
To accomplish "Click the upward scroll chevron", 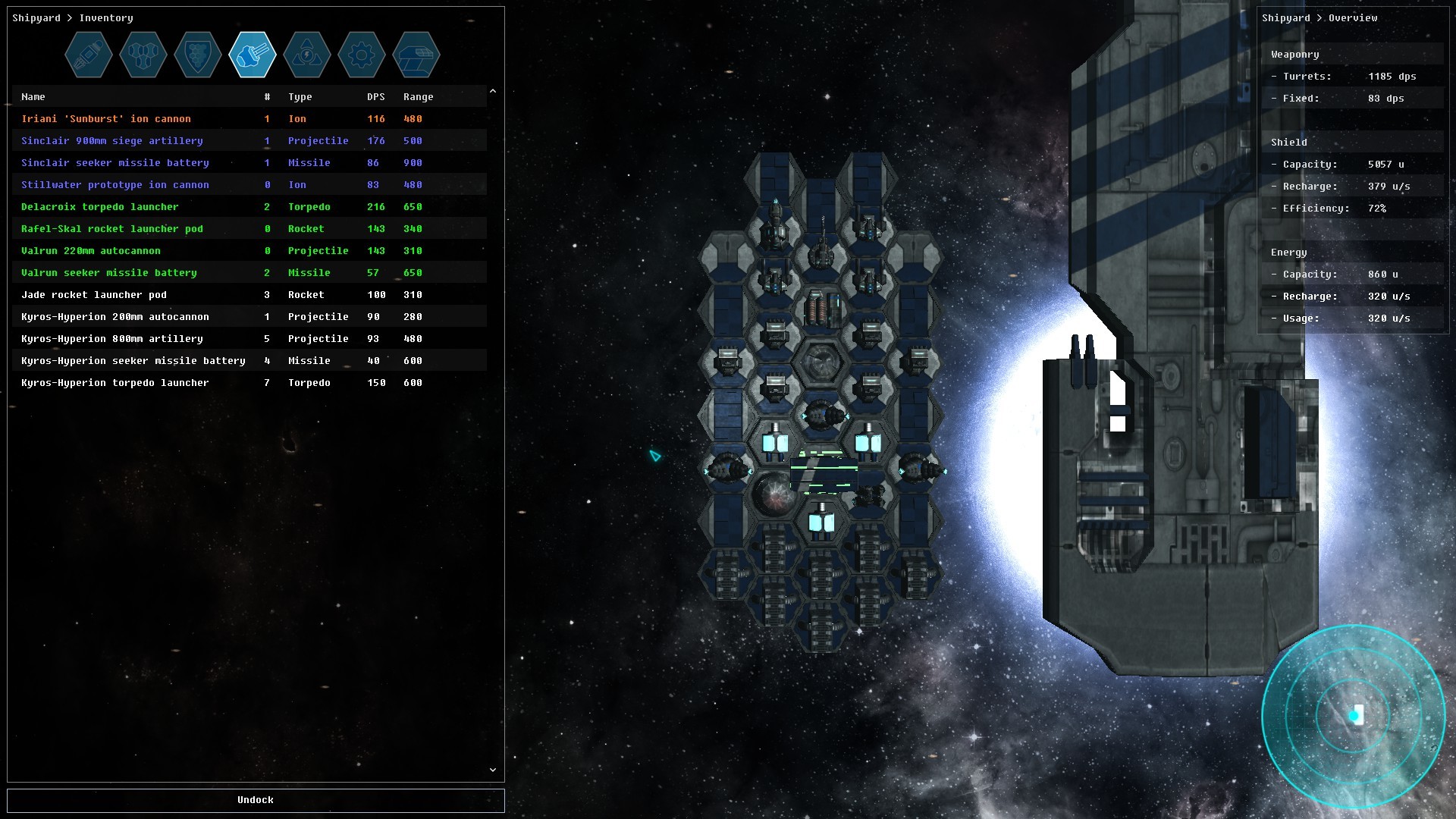I will 492,90.
